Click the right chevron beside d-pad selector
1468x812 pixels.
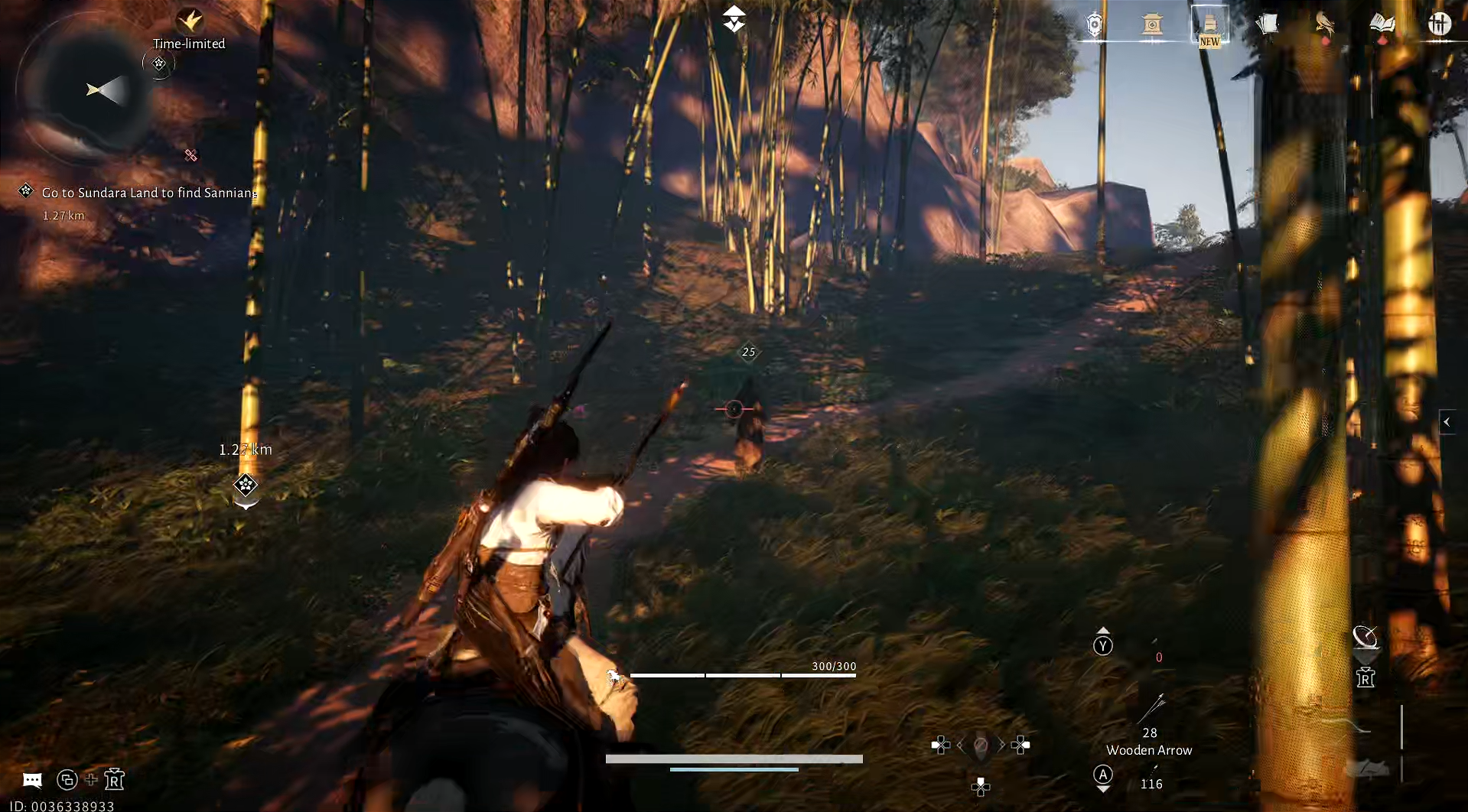[1001, 744]
